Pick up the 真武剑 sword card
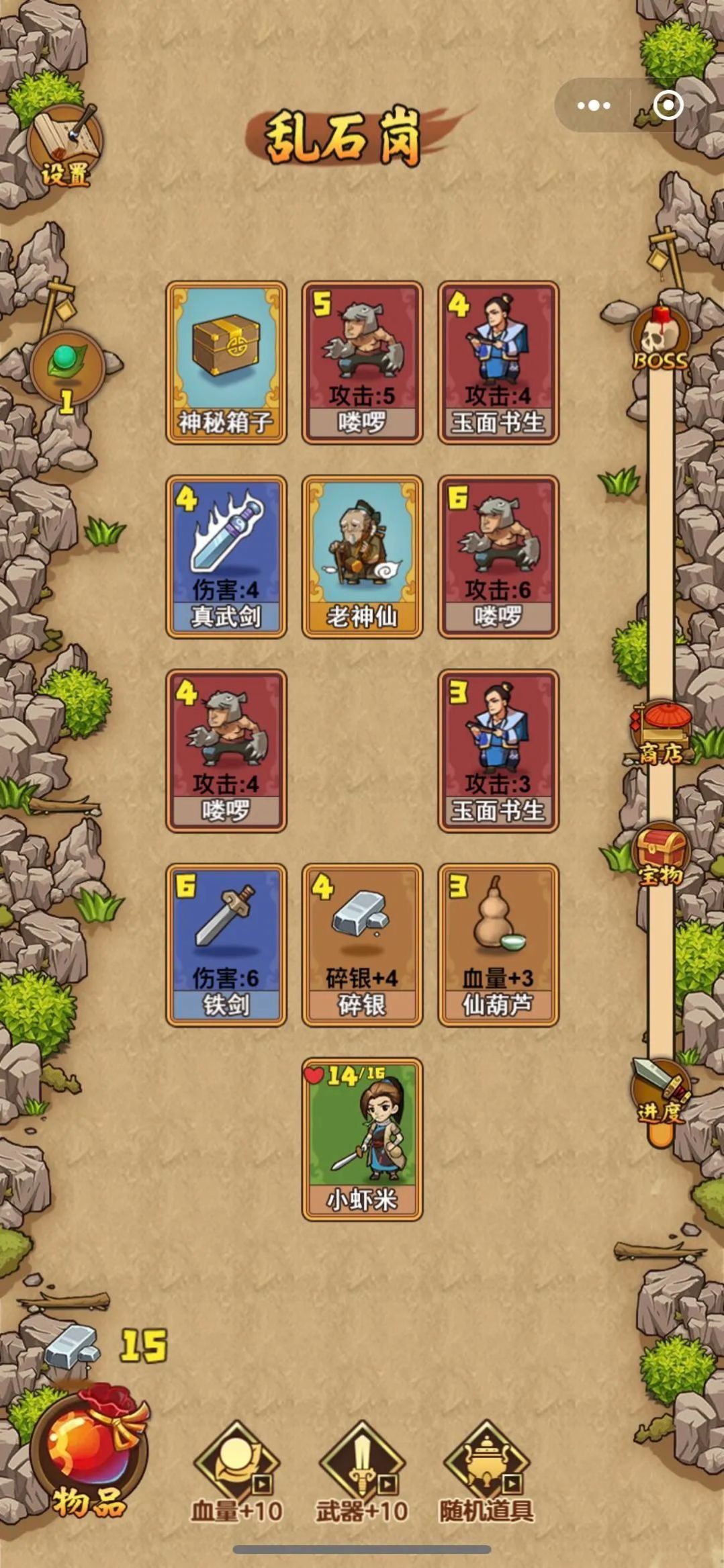This screenshot has height=1568, width=724. click(x=226, y=557)
